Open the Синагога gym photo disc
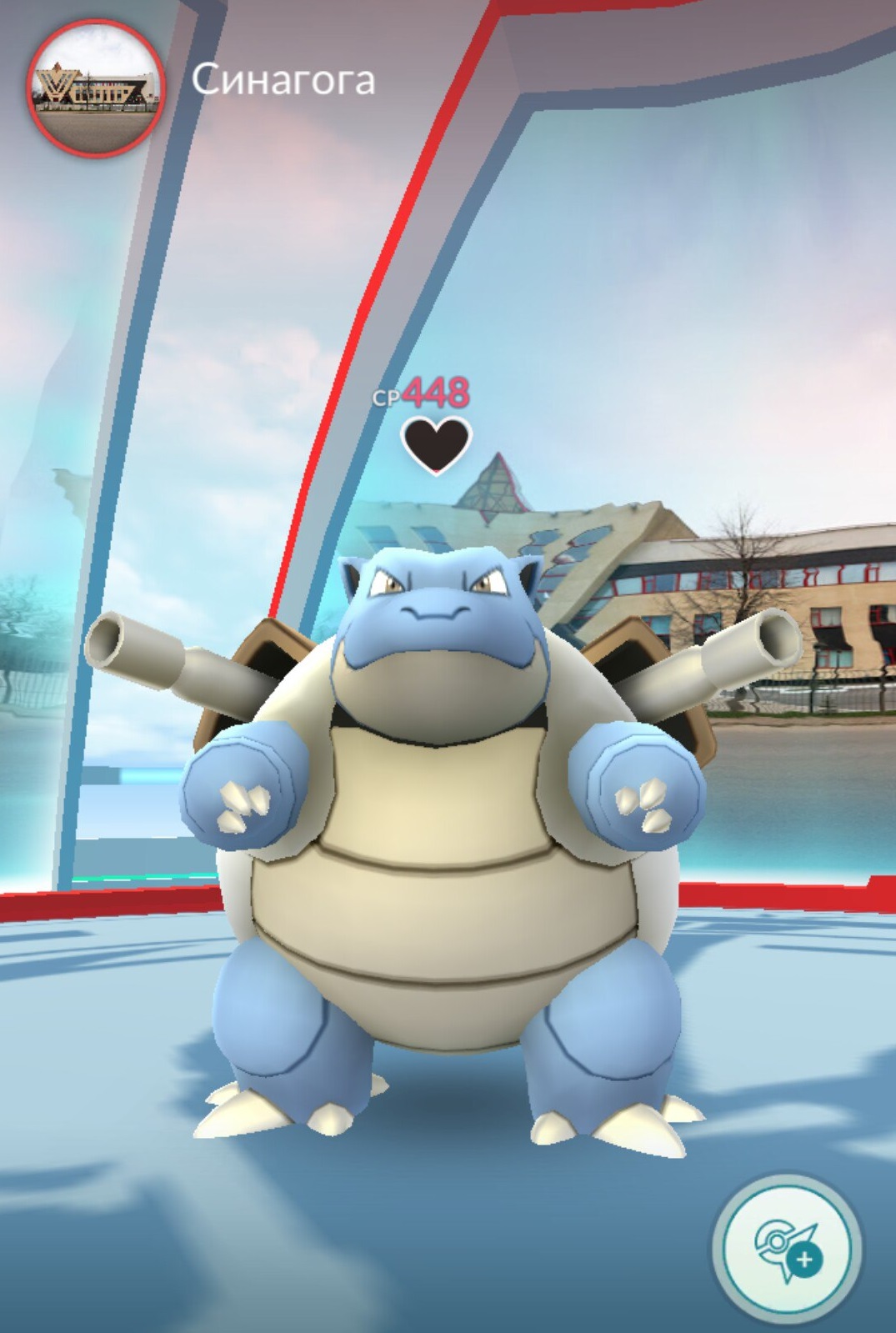 pyautogui.click(x=95, y=87)
